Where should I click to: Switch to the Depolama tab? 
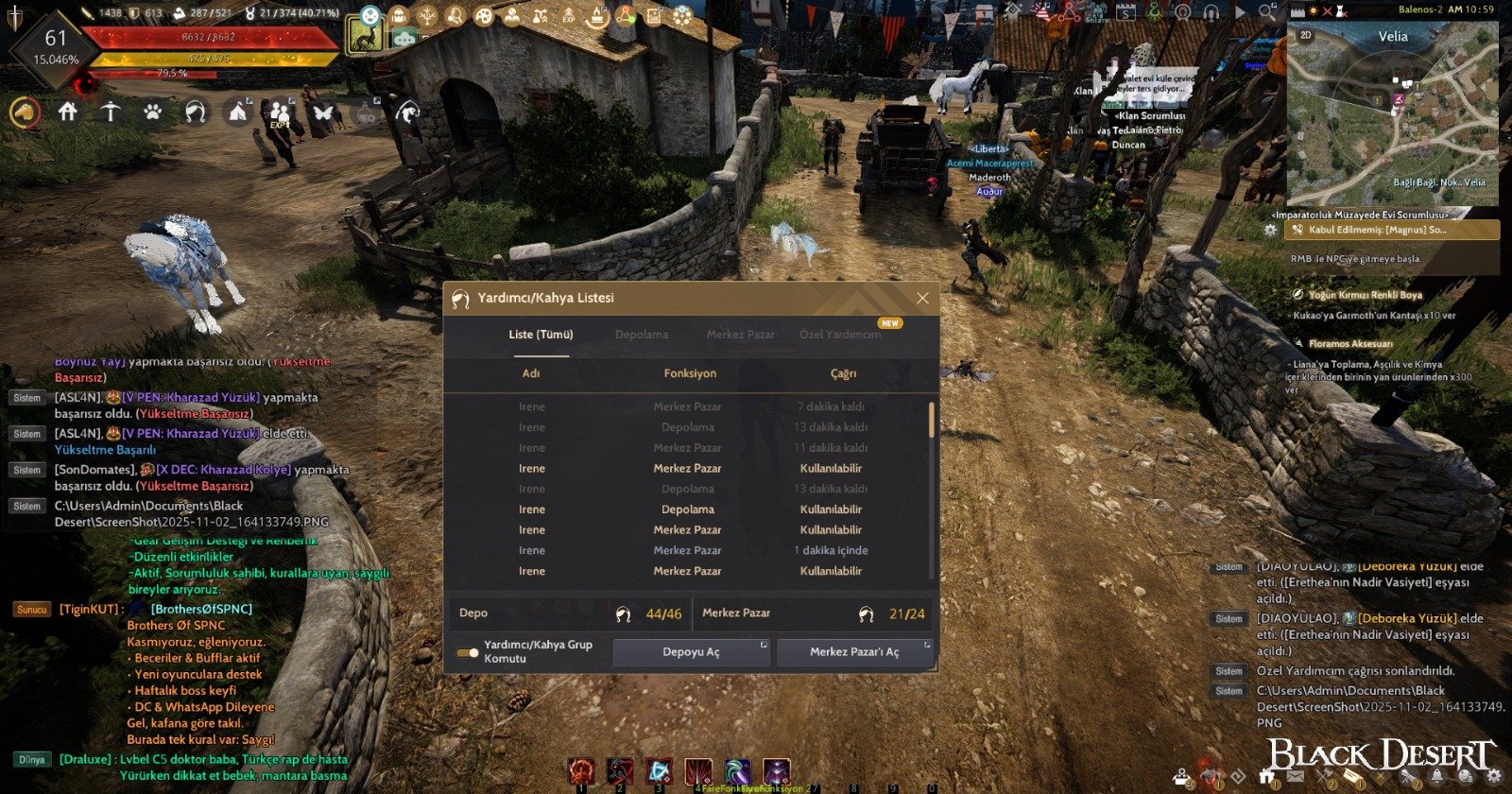pyautogui.click(x=641, y=335)
